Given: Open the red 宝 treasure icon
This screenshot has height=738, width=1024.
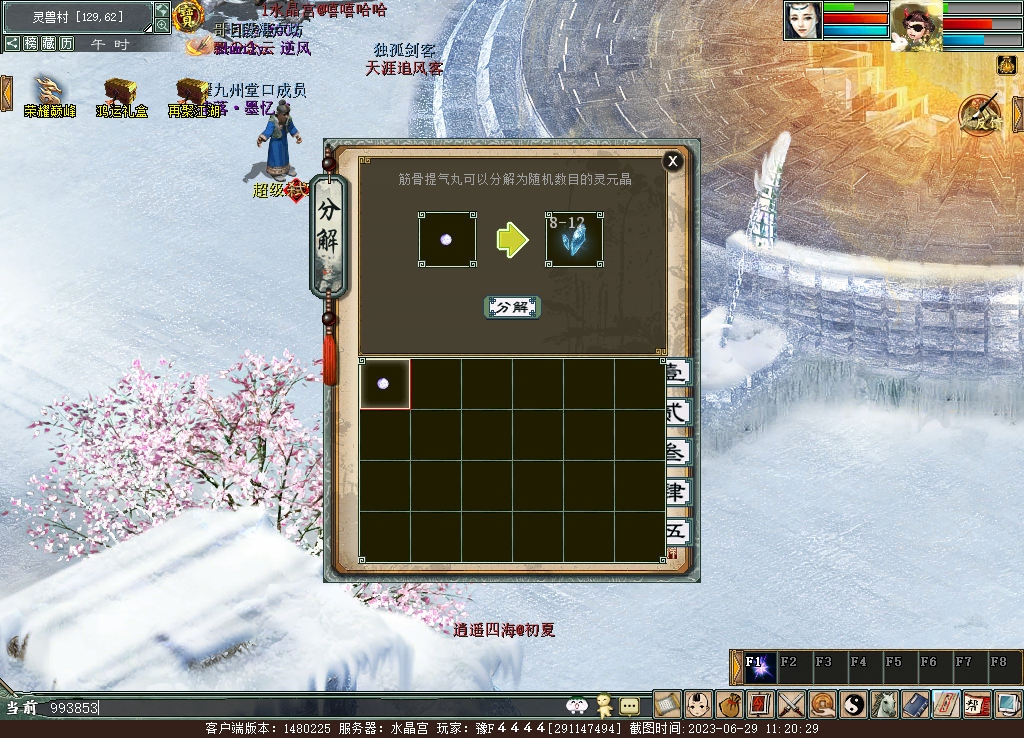Looking at the screenshot, I should [x=187, y=16].
